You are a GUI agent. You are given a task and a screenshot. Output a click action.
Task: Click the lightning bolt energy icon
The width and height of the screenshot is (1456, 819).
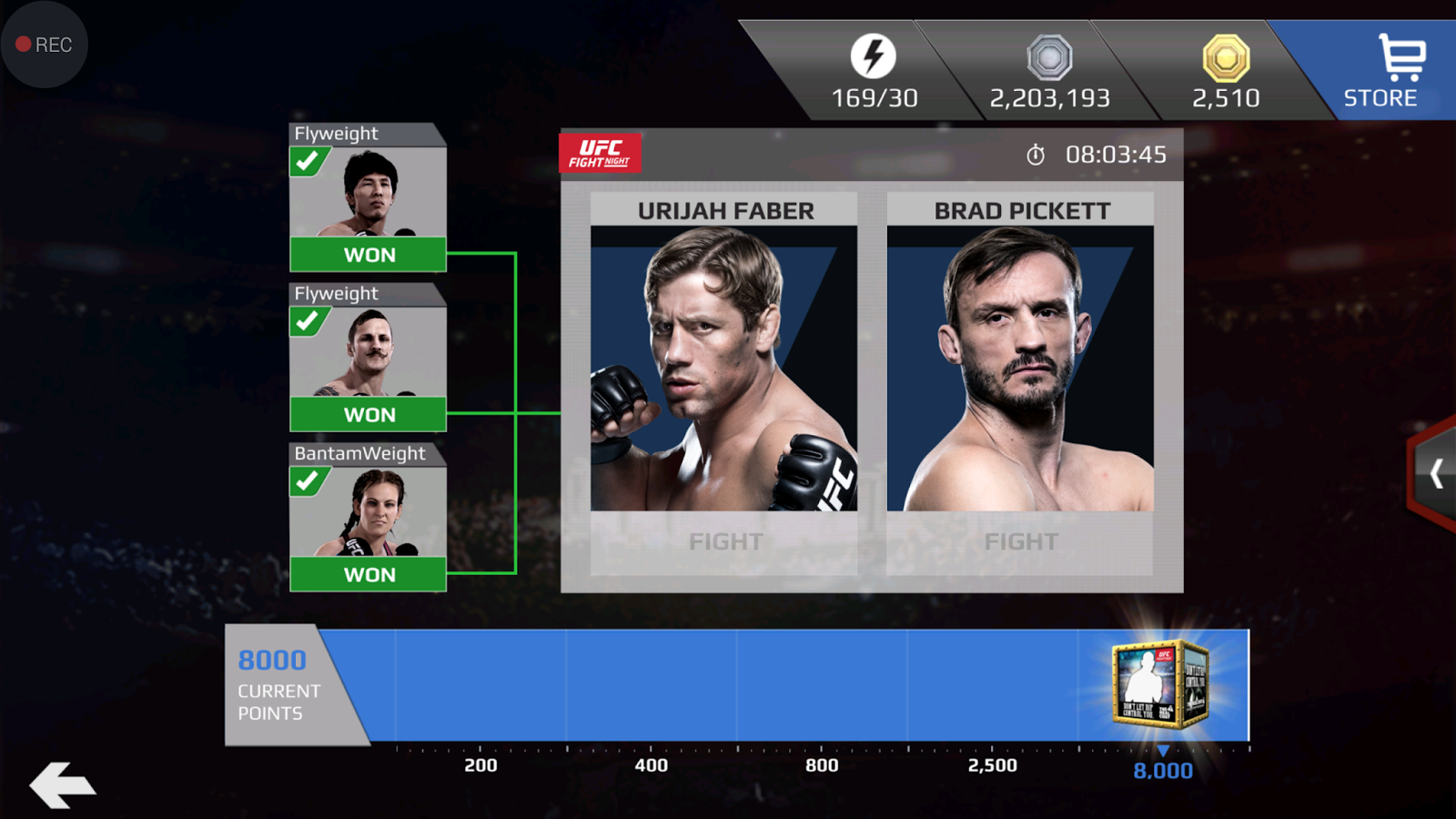click(x=875, y=55)
